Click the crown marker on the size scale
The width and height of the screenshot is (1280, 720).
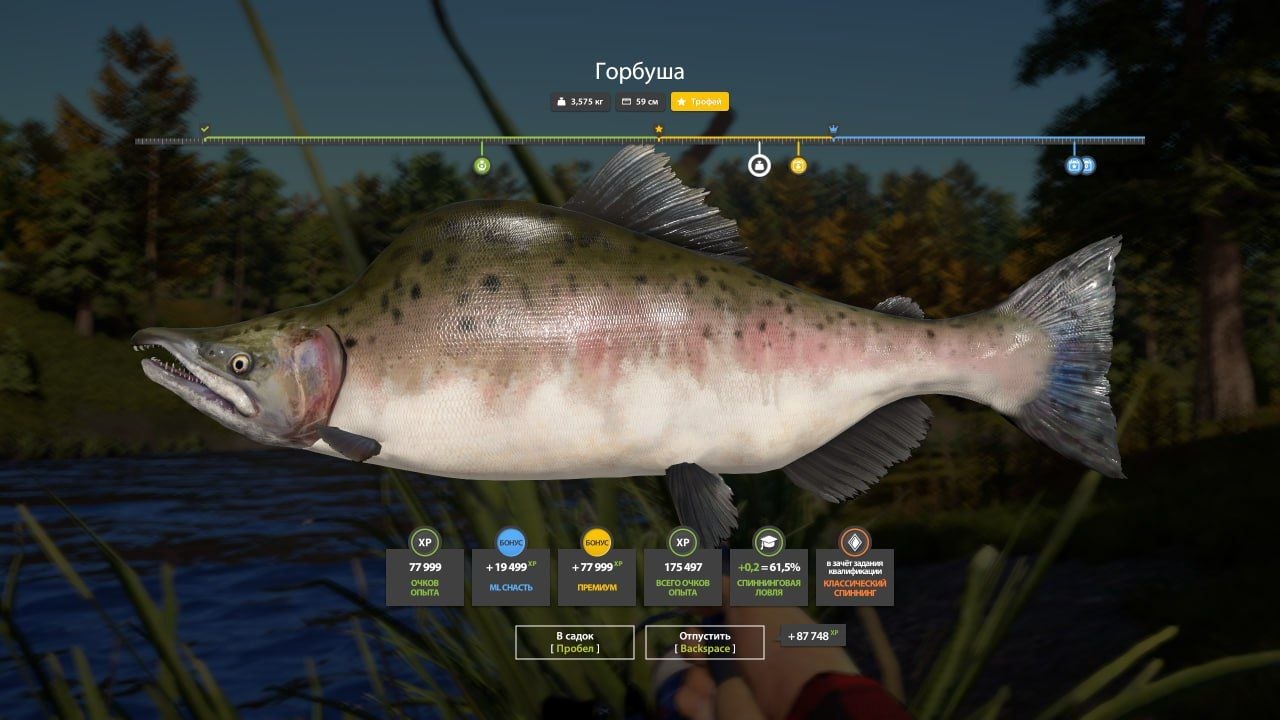pos(833,129)
